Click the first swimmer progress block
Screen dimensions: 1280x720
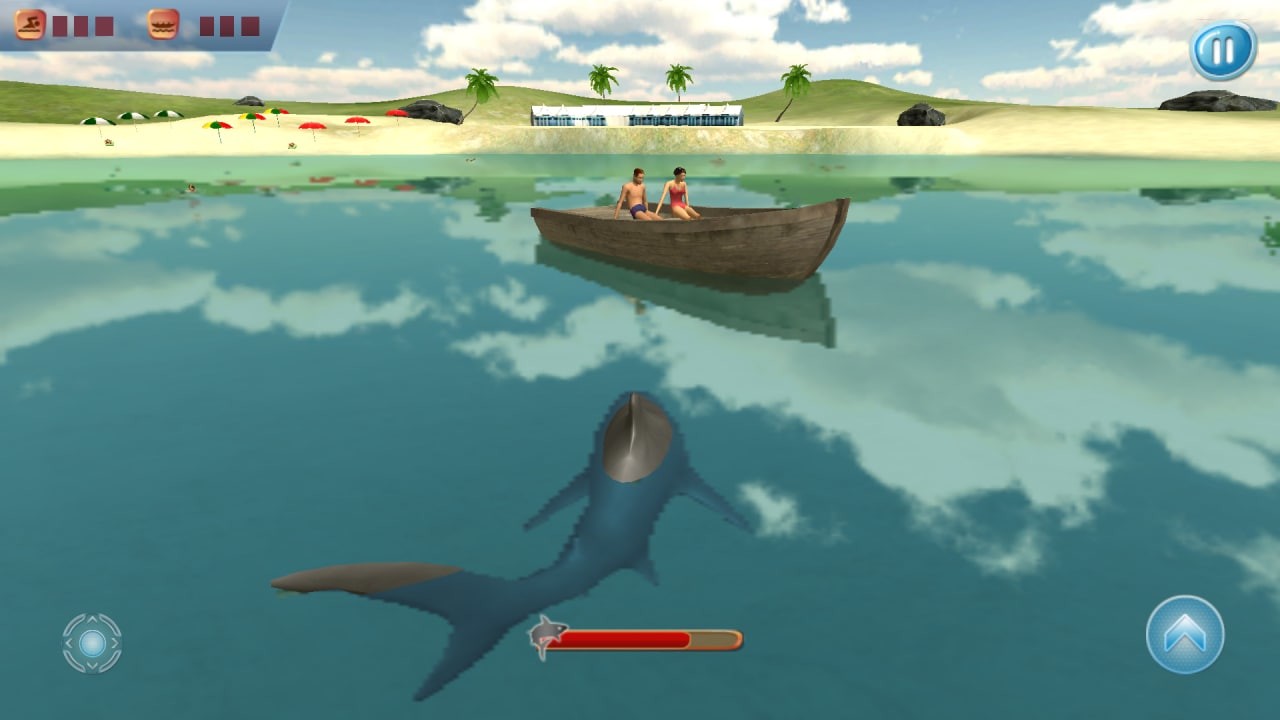pos(61,25)
